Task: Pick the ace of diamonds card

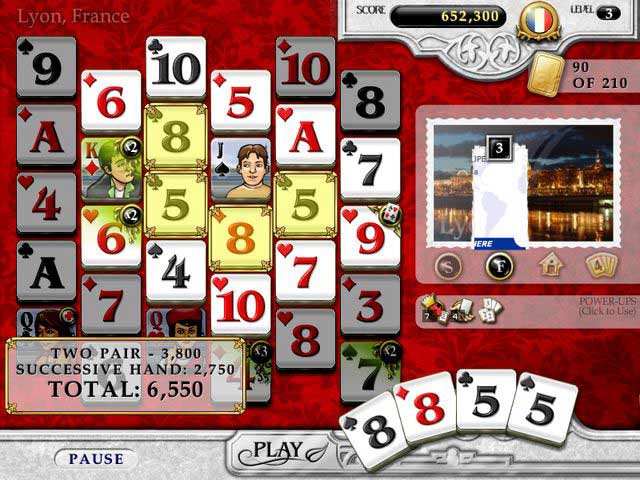Action: click(46, 135)
